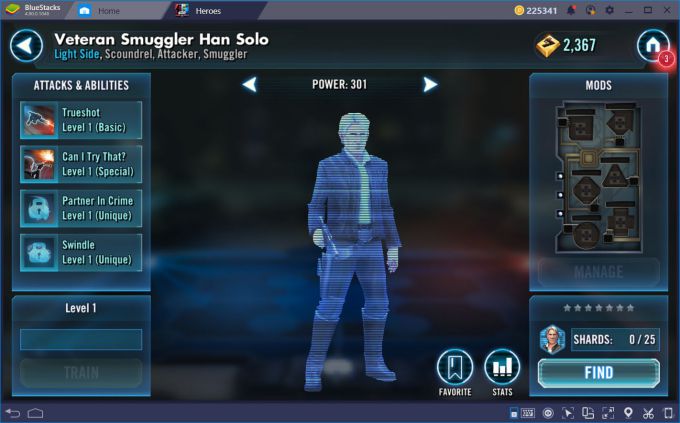Screen dimensions: 680x423
Task: Click the mods loadout grid
Action: [598, 175]
